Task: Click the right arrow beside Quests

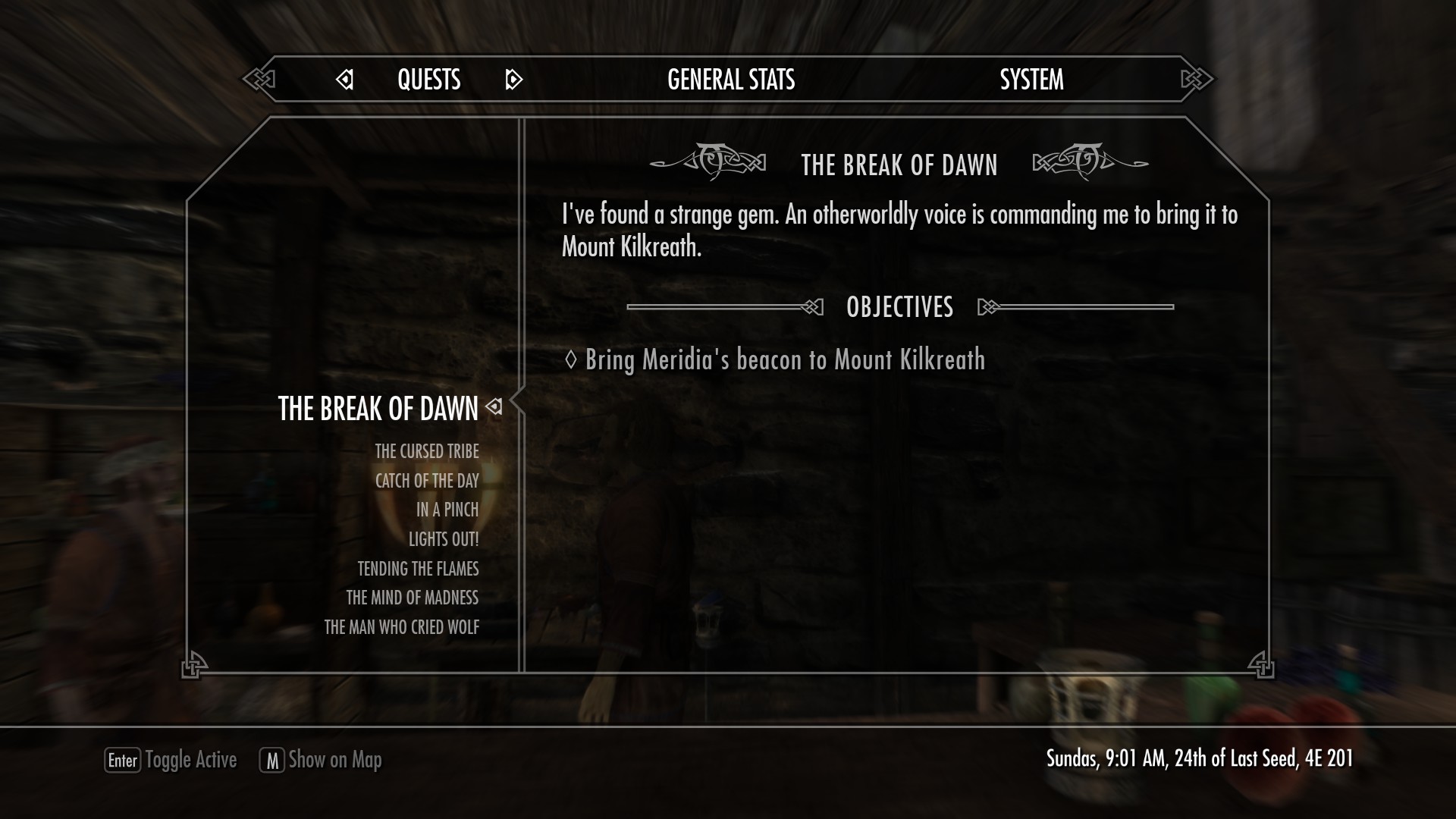Action: (513, 80)
